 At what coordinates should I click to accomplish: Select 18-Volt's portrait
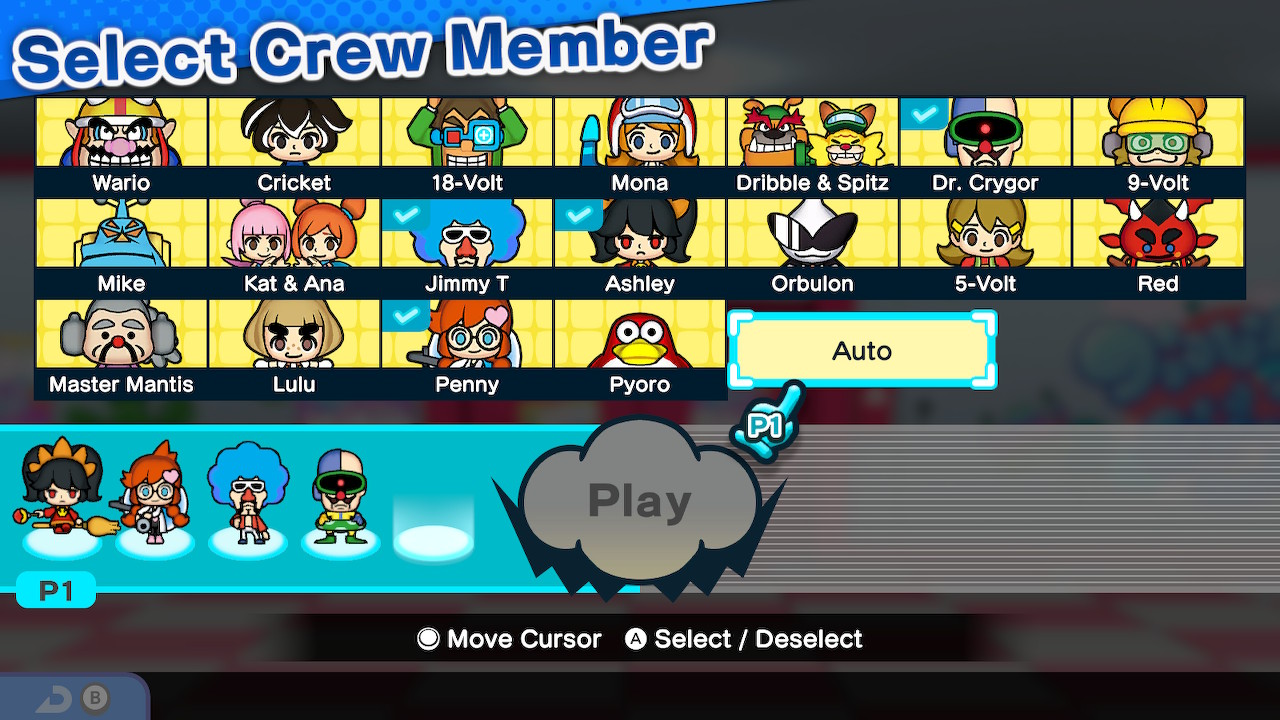click(x=466, y=135)
